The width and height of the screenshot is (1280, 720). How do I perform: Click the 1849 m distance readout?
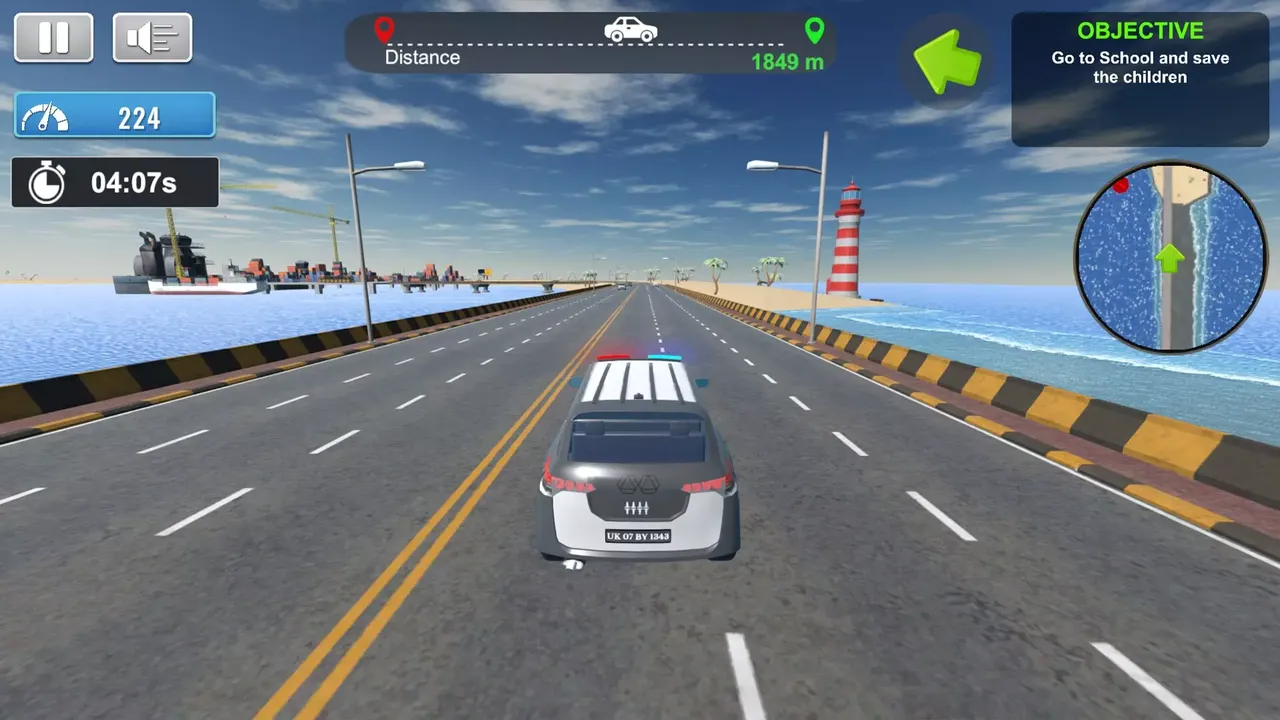(x=785, y=62)
